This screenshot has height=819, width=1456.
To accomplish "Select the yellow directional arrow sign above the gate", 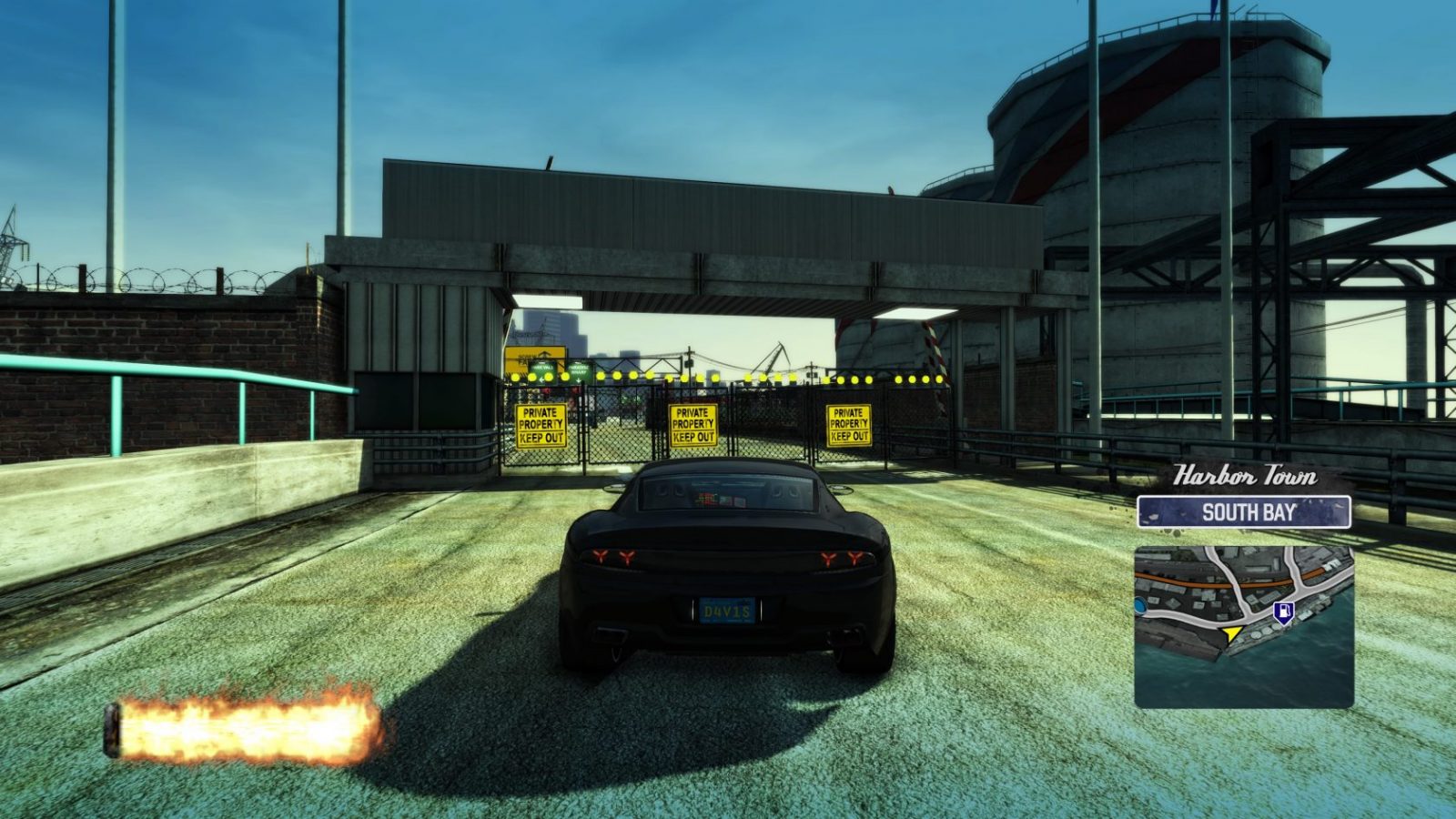I will [536, 355].
